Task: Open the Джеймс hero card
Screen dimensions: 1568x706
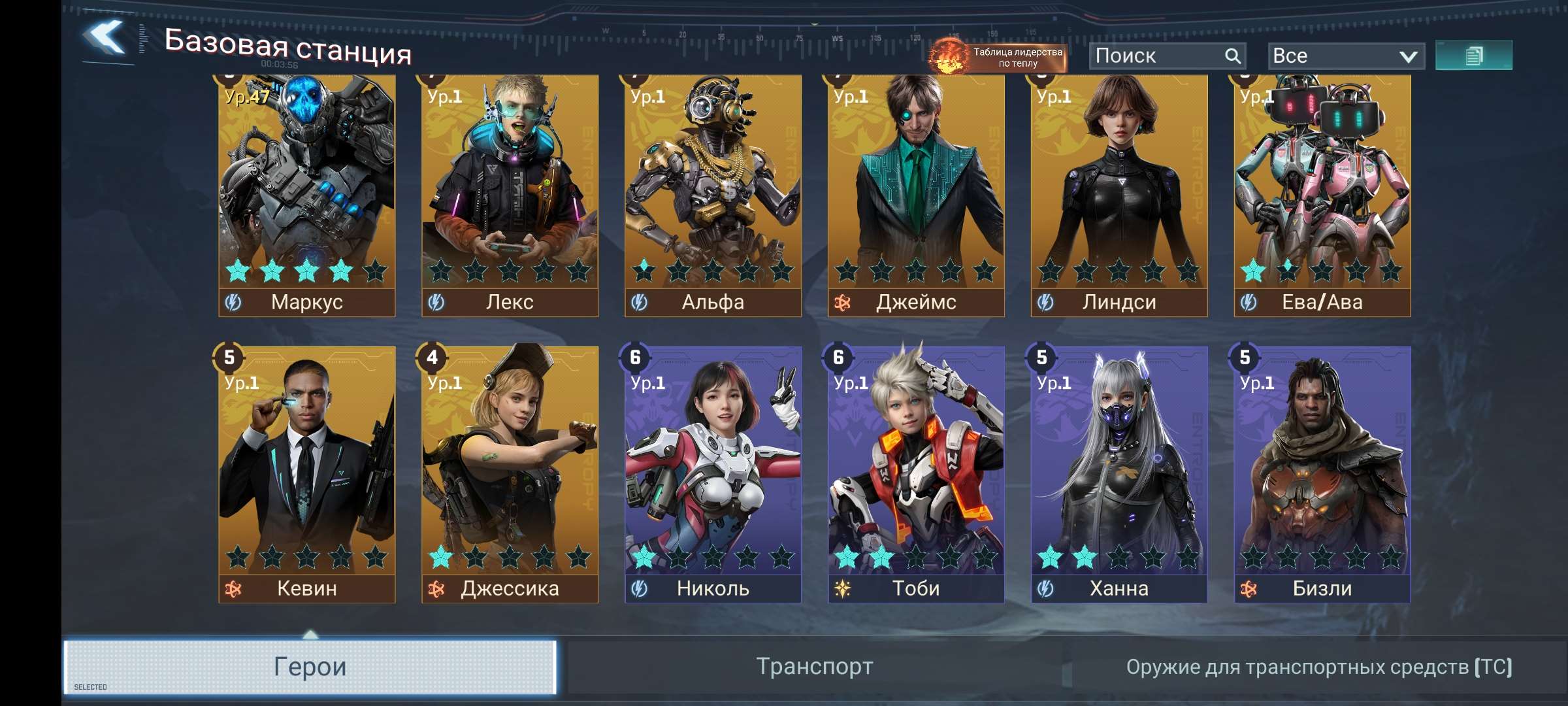Action: (916, 196)
